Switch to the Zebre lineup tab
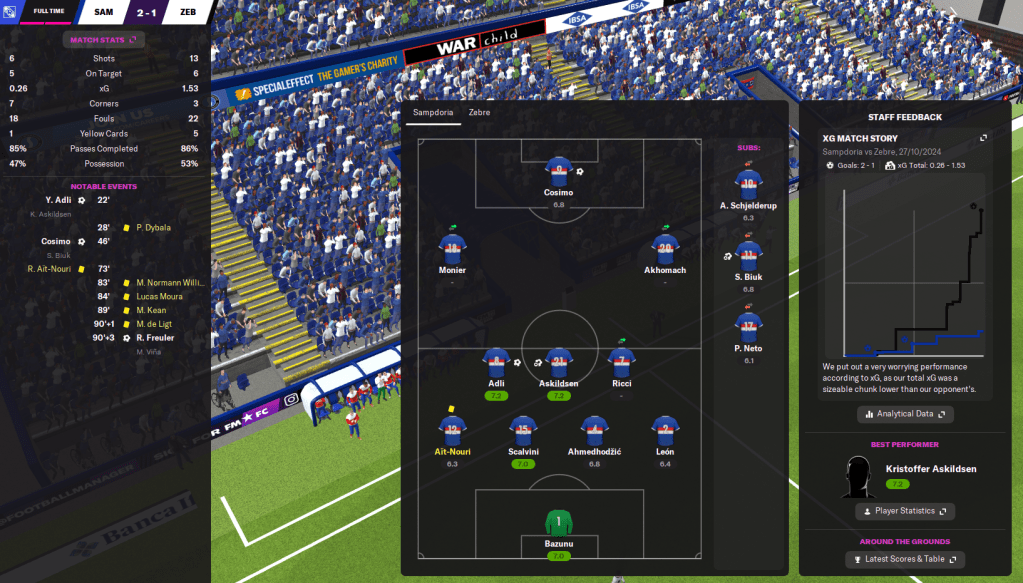This screenshot has width=1023, height=583. coord(479,113)
